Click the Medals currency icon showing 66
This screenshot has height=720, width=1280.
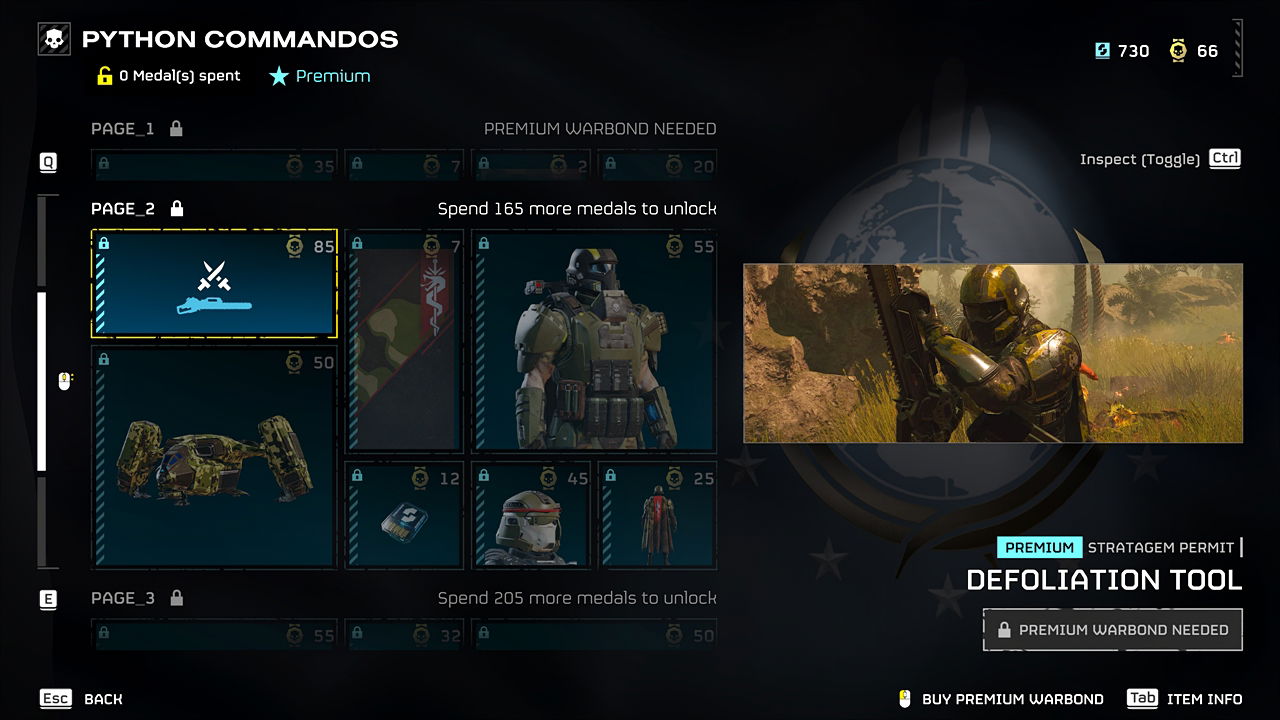click(1178, 50)
